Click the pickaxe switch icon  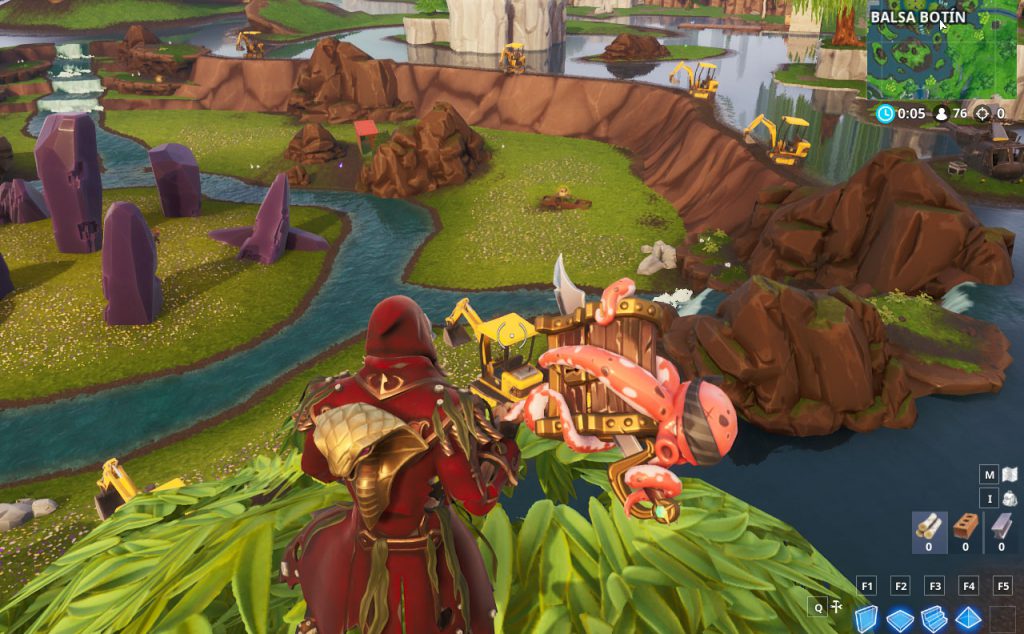pos(836,606)
